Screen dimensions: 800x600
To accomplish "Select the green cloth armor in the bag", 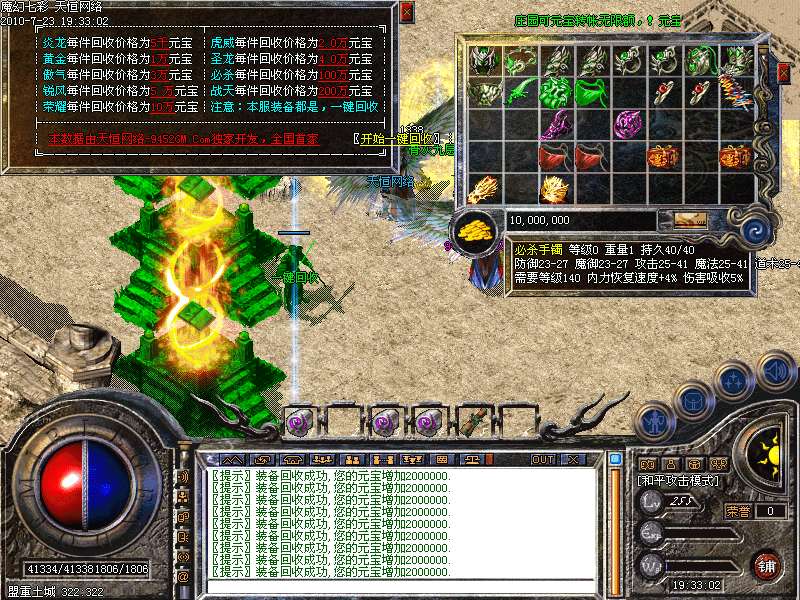I will 589,93.
